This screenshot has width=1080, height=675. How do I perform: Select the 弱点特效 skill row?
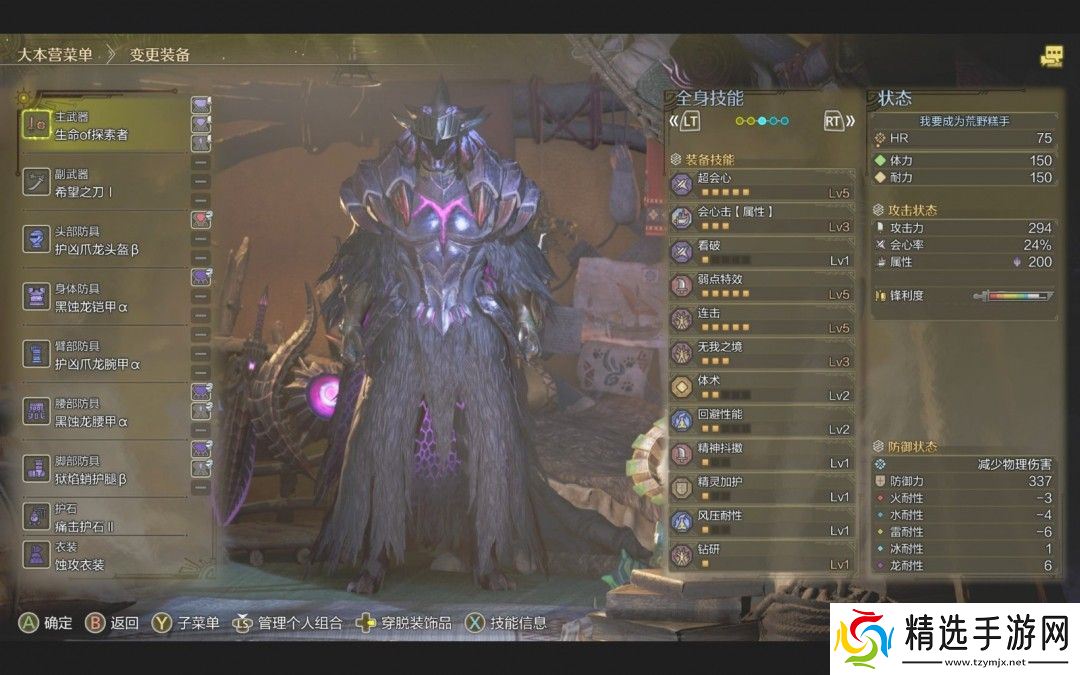tap(762, 286)
